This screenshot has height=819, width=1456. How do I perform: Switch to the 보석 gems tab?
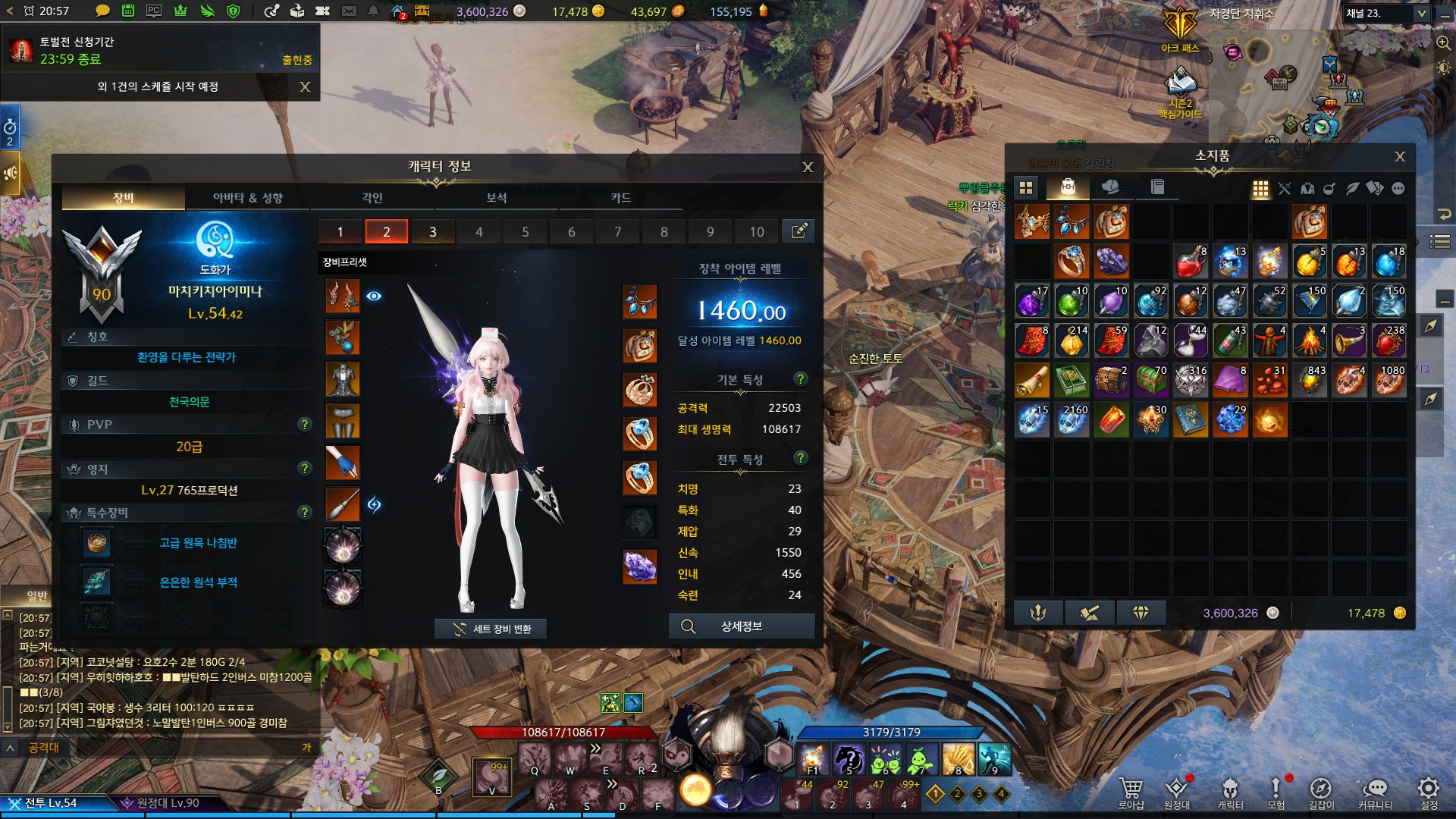[496, 198]
